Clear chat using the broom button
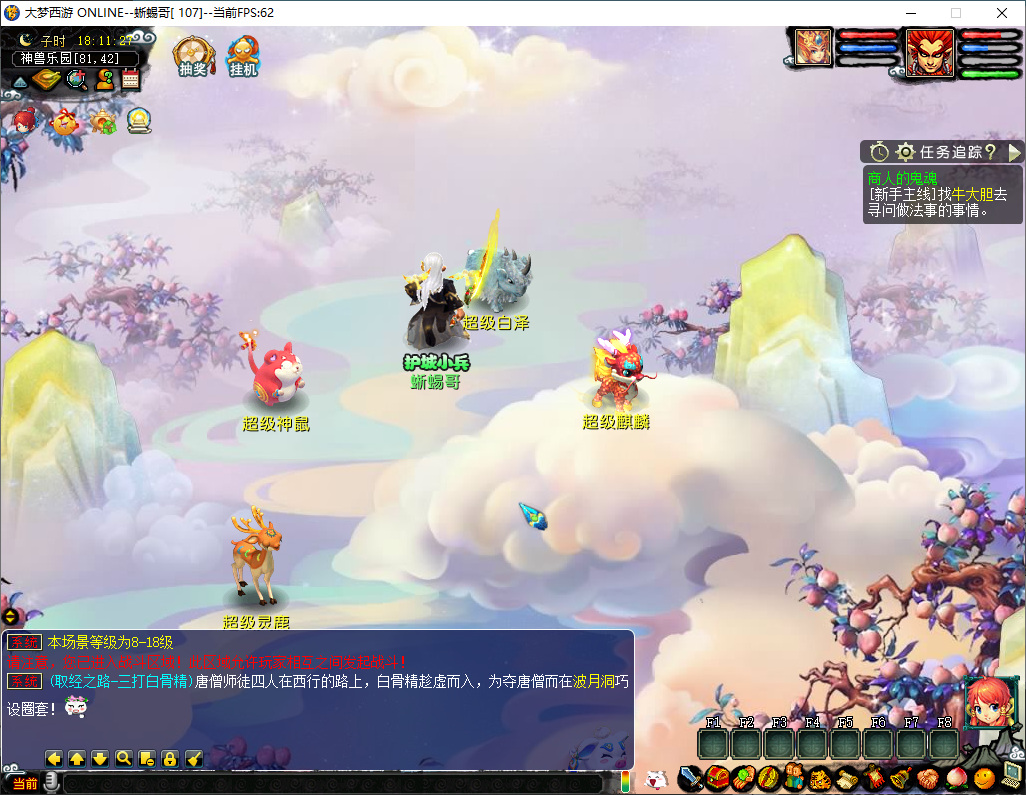The image size is (1026, 795). [x=195, y=759]
